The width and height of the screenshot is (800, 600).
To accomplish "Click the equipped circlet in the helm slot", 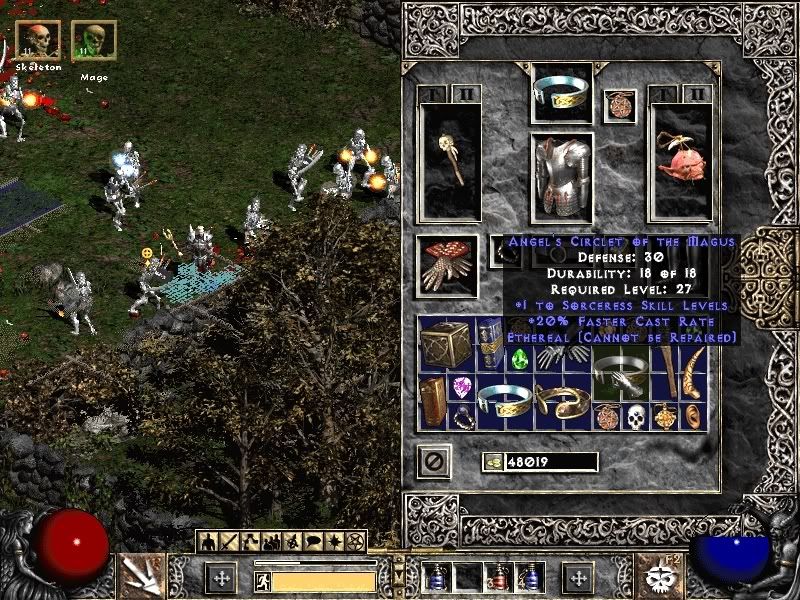I will point(561,92).
